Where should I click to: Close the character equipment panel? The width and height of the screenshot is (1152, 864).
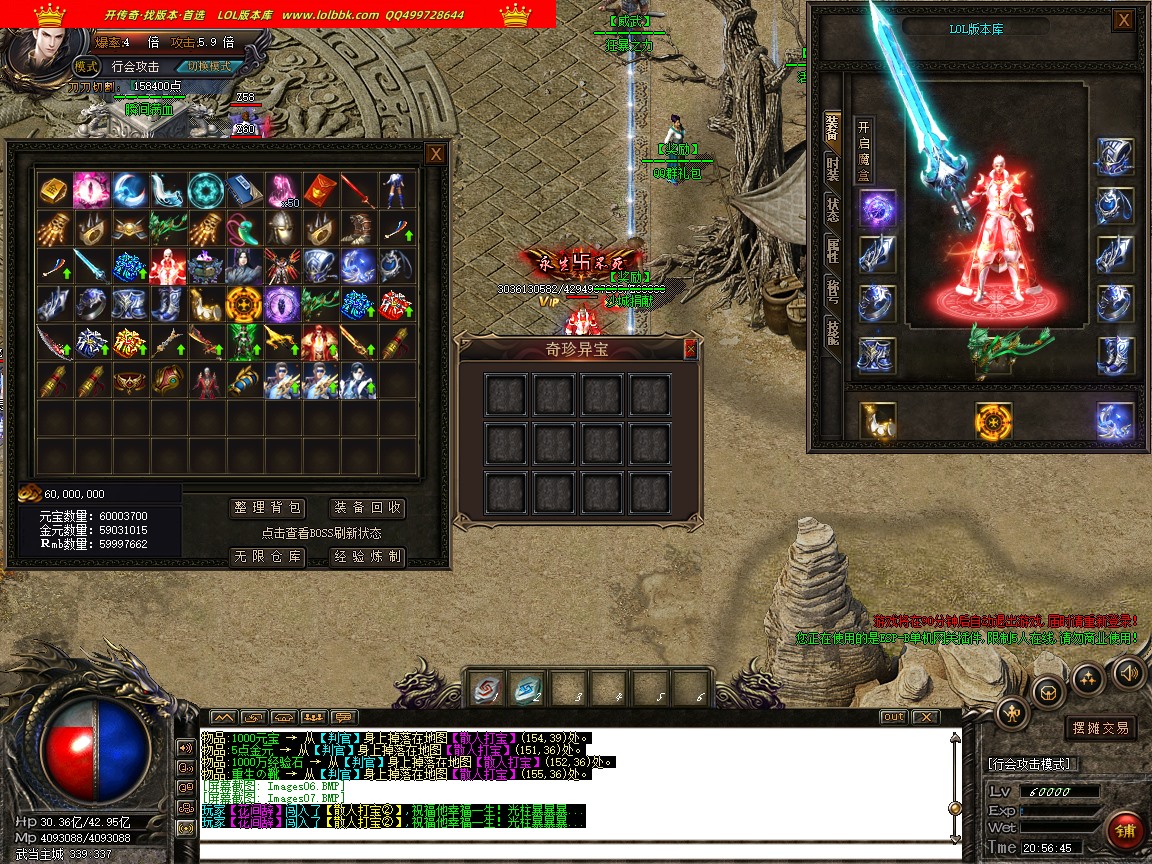click(x=1124, y=20)
